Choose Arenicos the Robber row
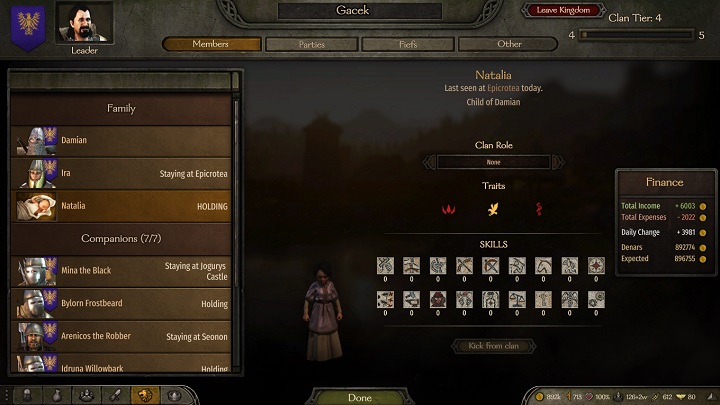 [x=122, y=336]
